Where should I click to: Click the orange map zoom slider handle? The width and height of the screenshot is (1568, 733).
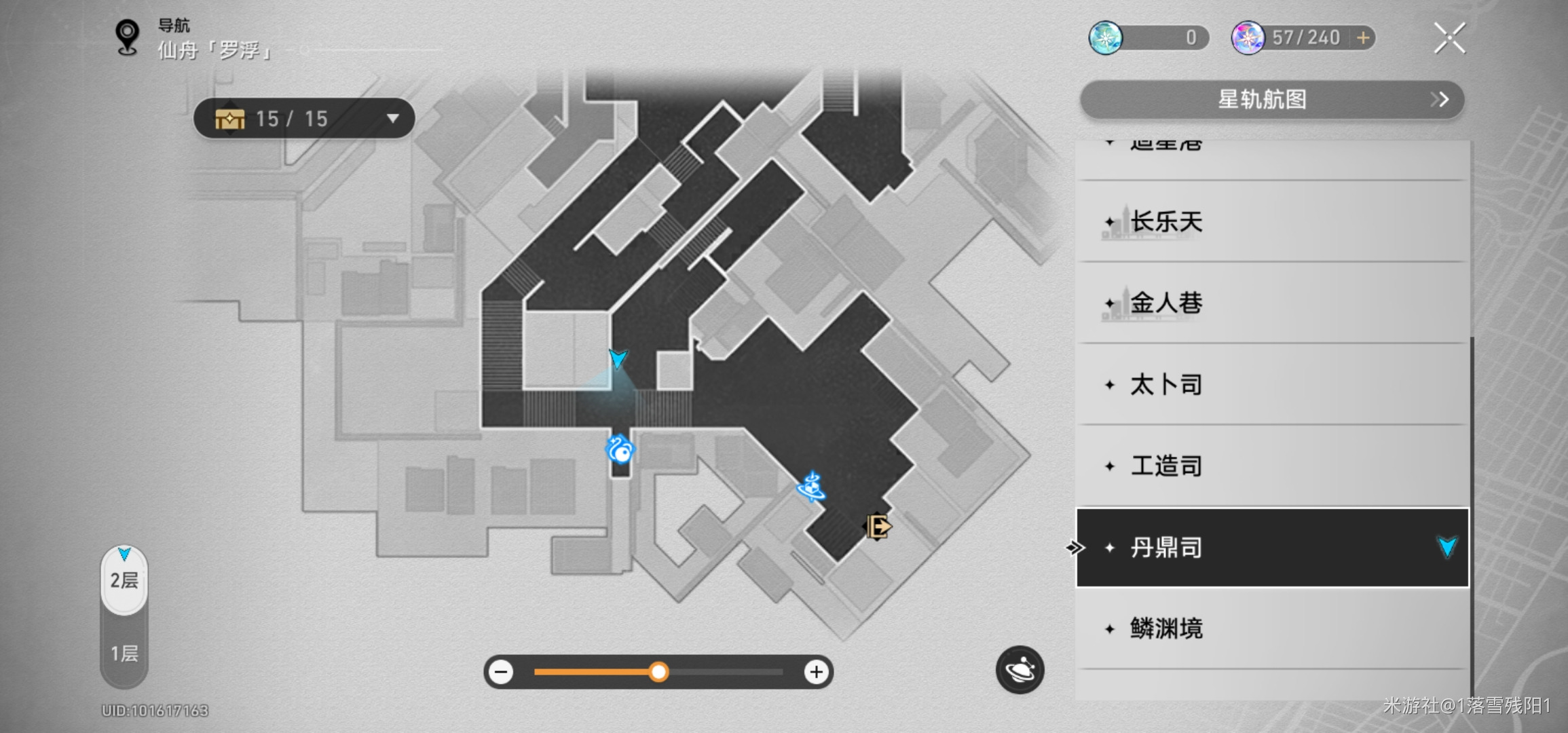[x=658, y=672]
